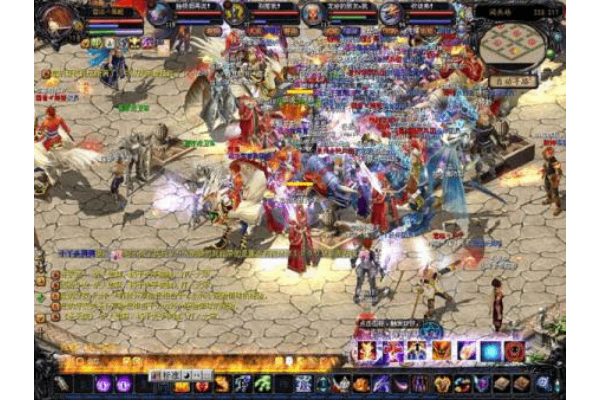Open the brown book icon
This screenshot has height=400, width=600.
coord(502,384)
